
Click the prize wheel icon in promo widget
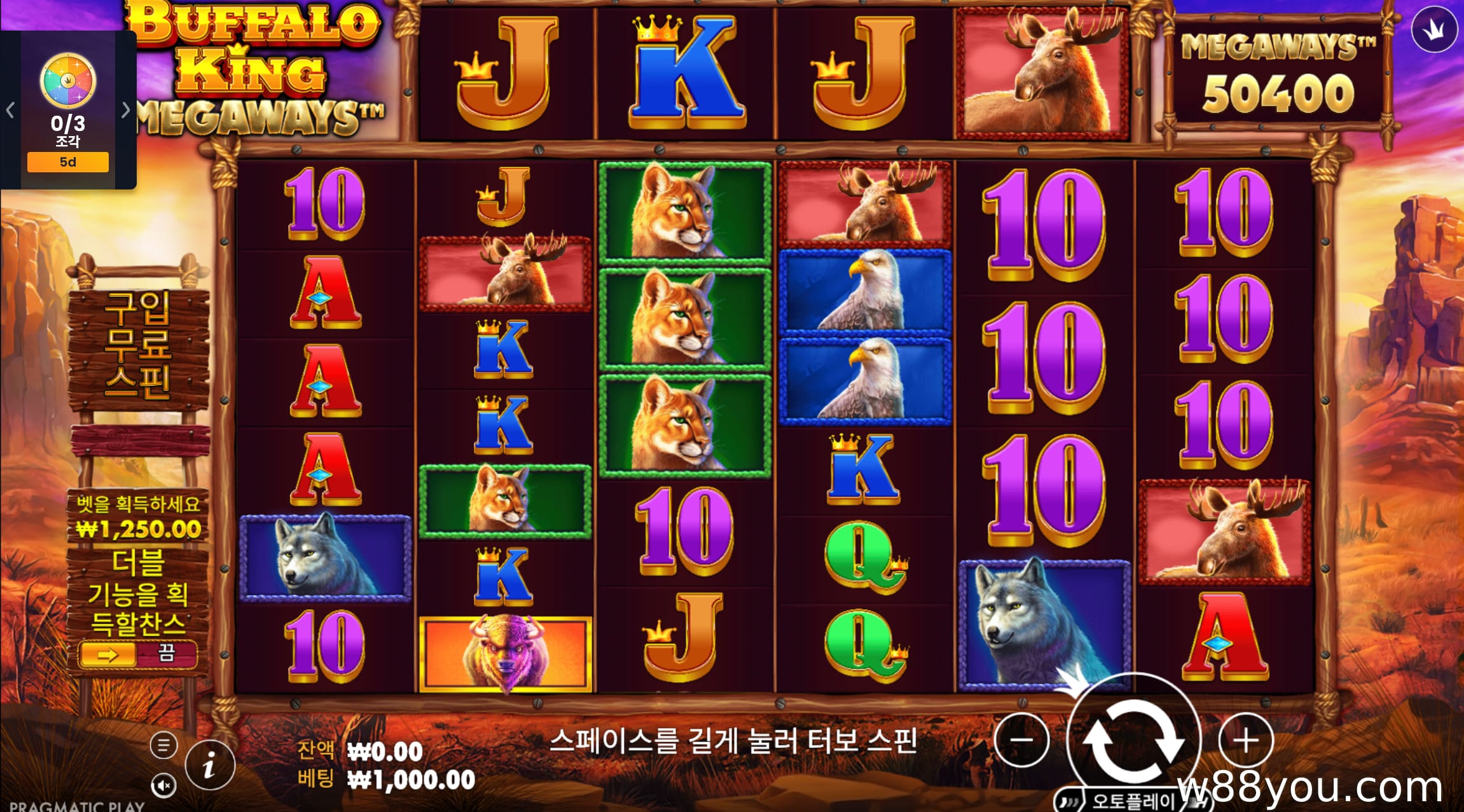click(x=67, y=81)
